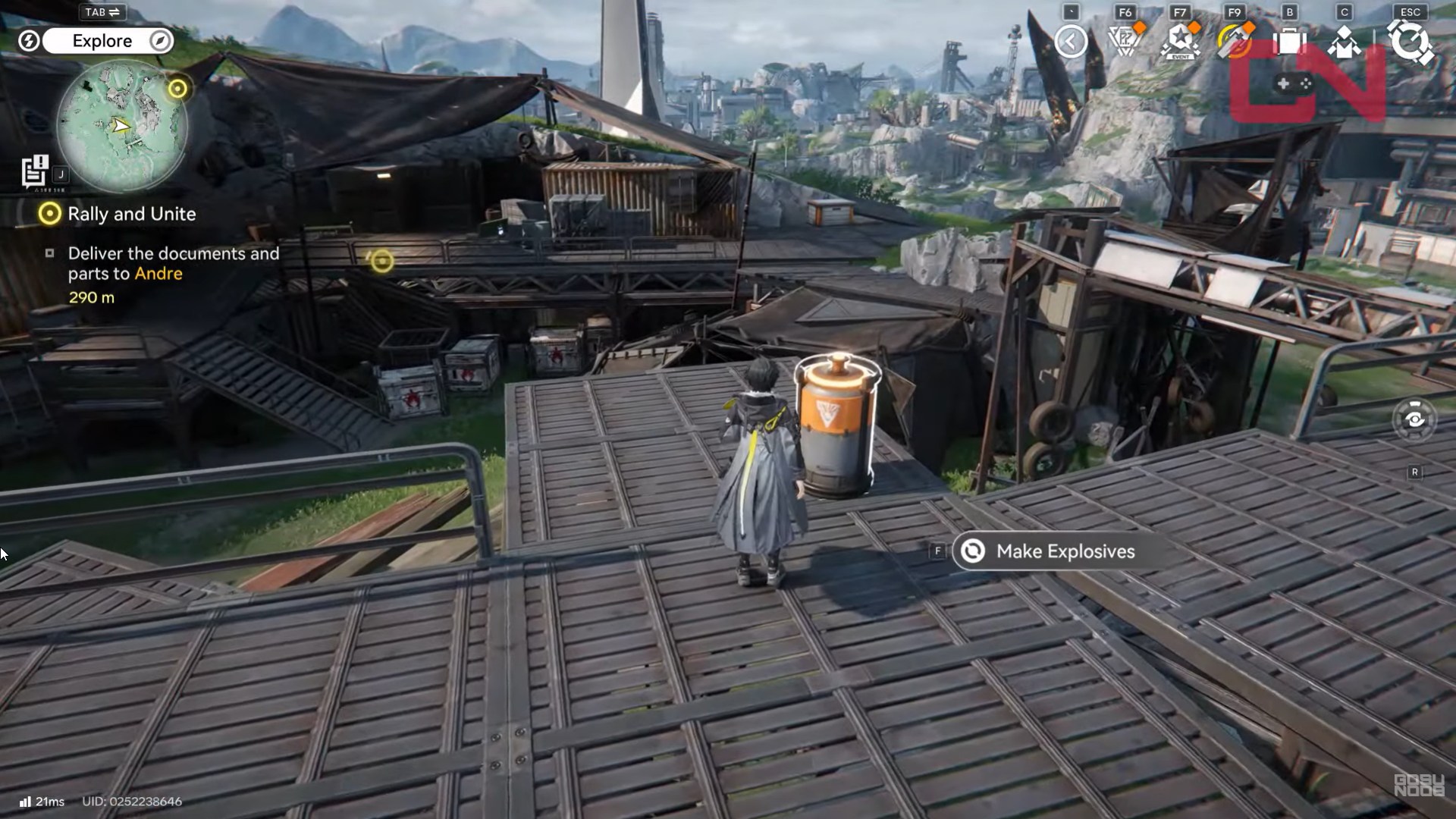
Task: Collapse the top-right icon row with the chevron
Action: tap(1072, 42)
